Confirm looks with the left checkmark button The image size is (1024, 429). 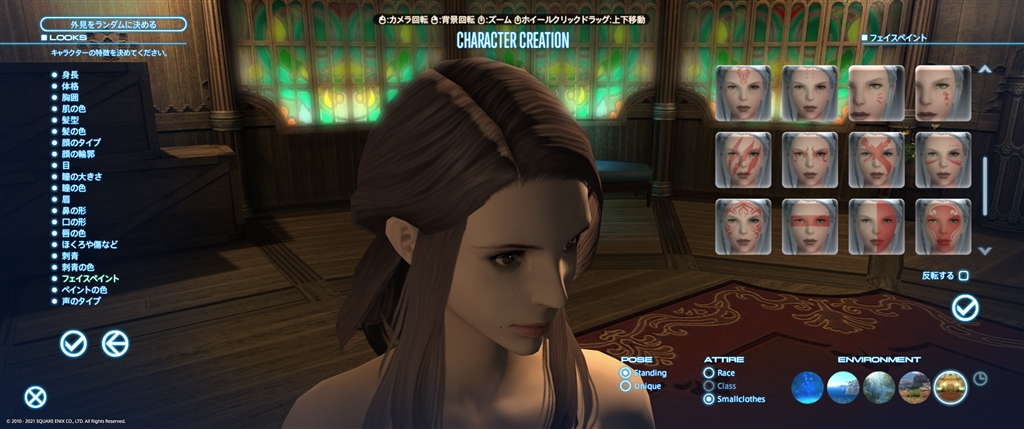(x=73, y=344)
